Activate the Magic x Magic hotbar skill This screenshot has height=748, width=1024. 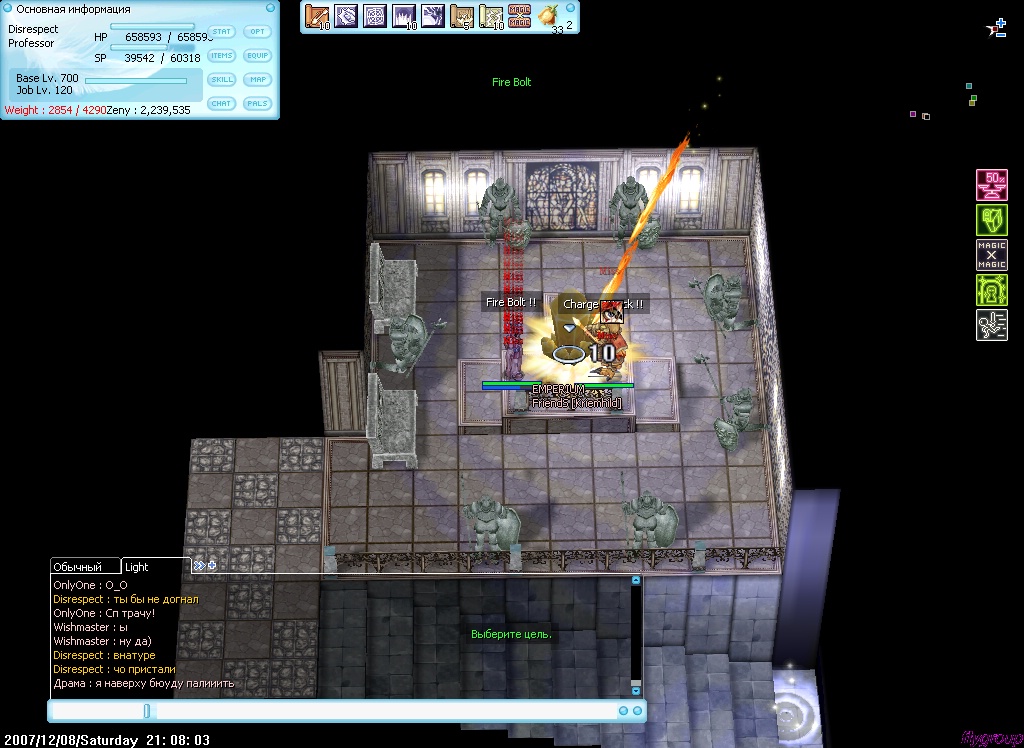[x=519, y=17]
